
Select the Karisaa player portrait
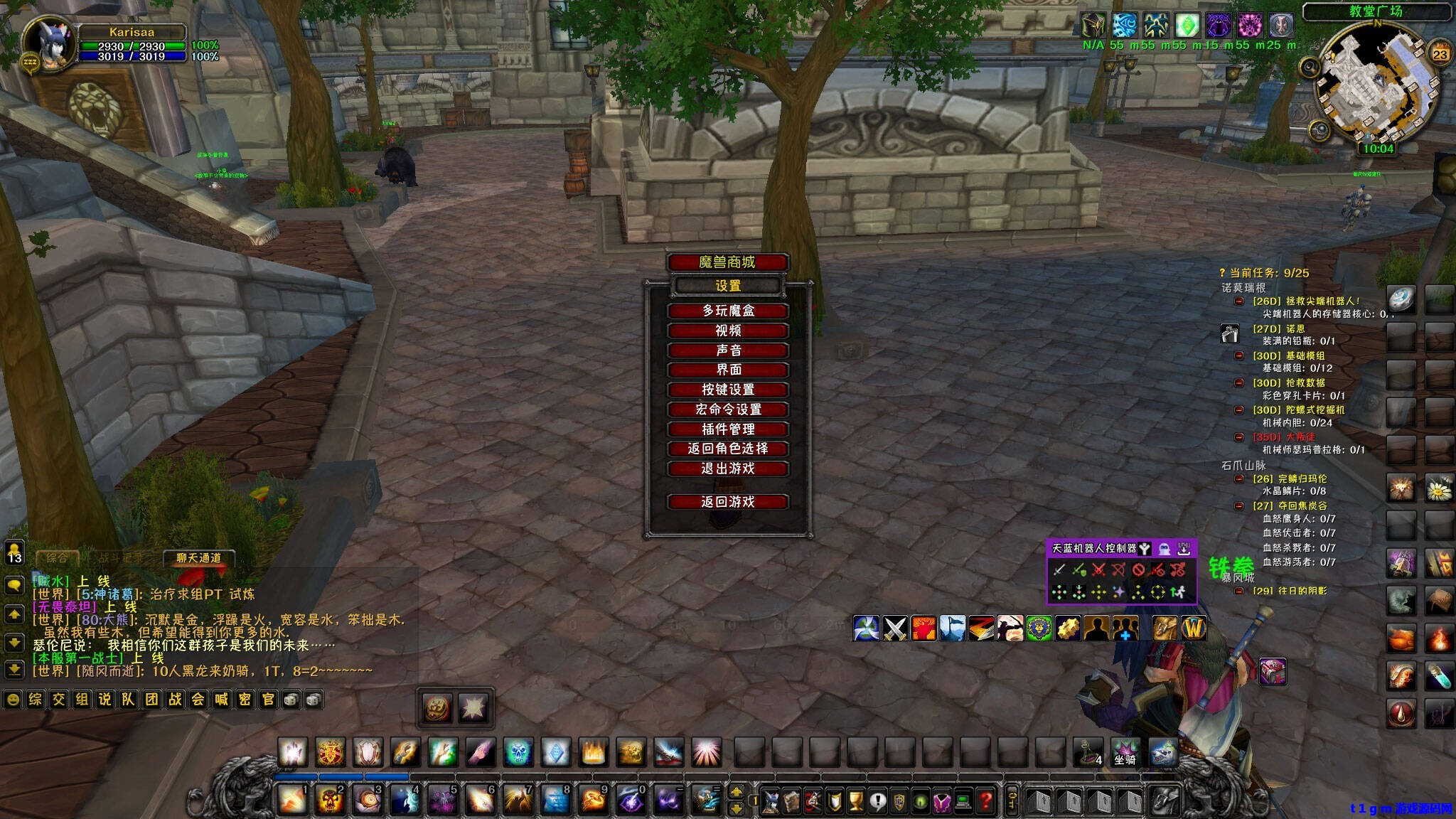coord(48,44)
